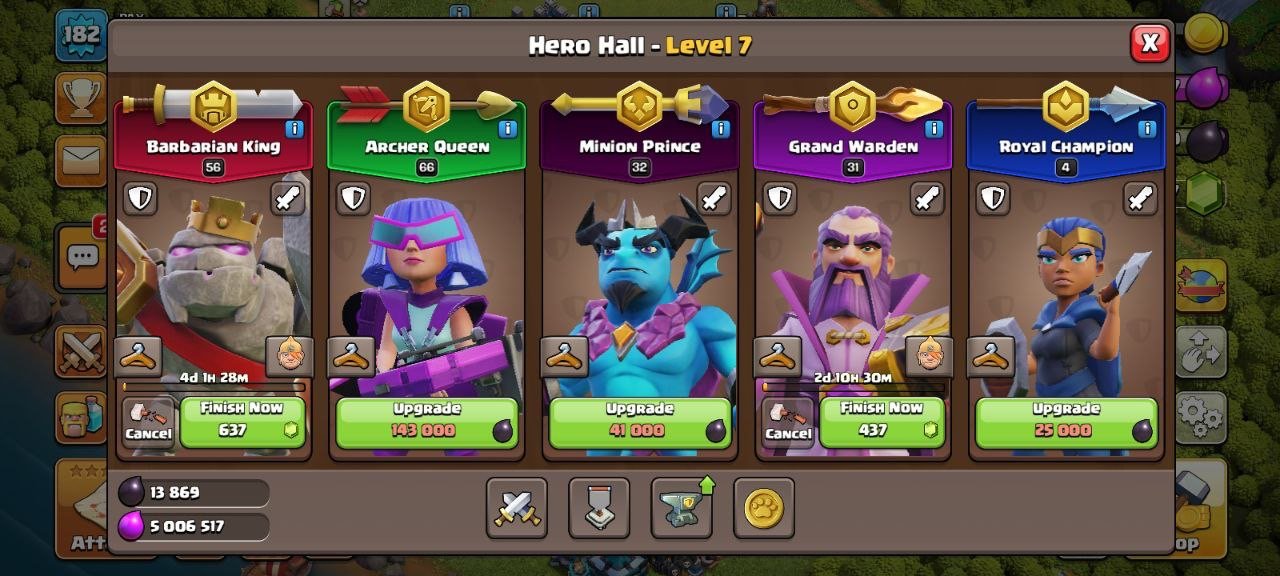Cancel the Barbarian King upgrade
Screen dimensions: 1280x576
tap(148, 422)
